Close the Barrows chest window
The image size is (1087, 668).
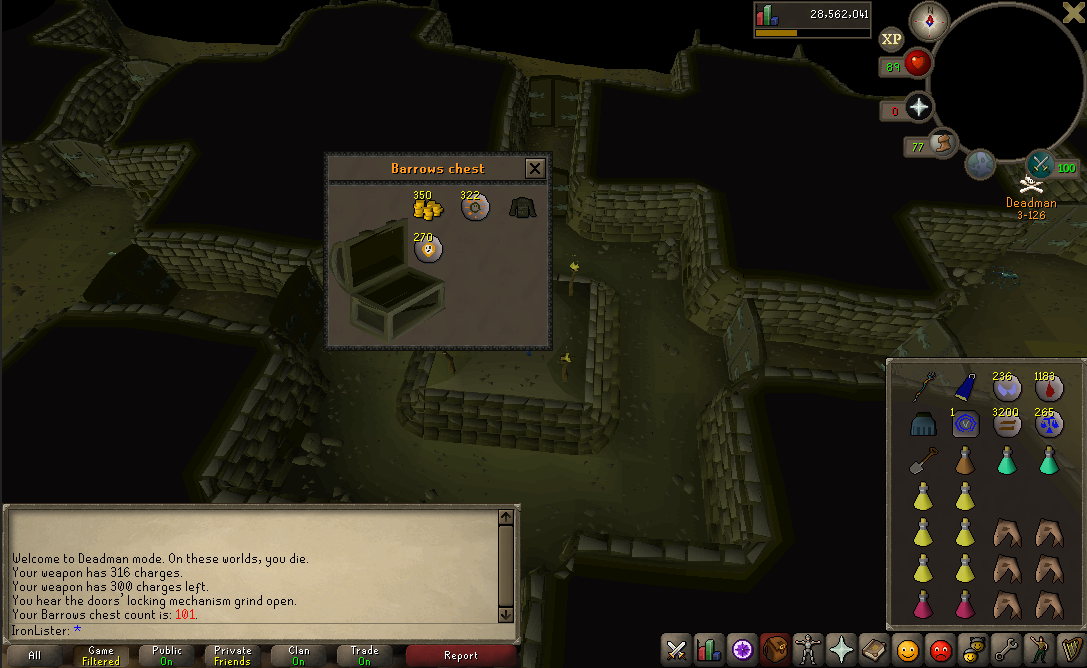pyautogui.click(x=535, y=168)
